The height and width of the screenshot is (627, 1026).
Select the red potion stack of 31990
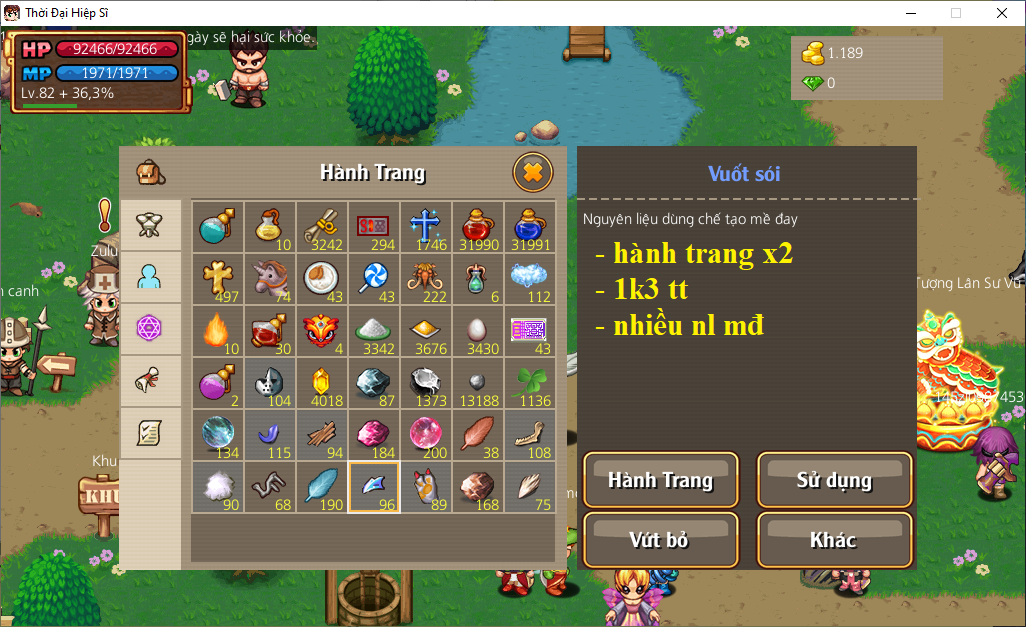tap(478, 226)
